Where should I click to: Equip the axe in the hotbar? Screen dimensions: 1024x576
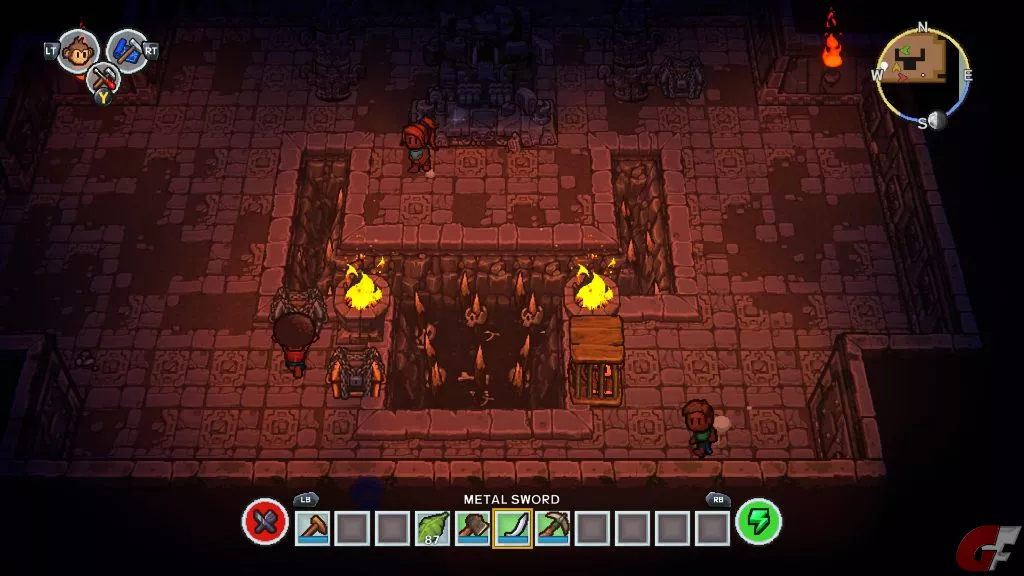point(472,527)
